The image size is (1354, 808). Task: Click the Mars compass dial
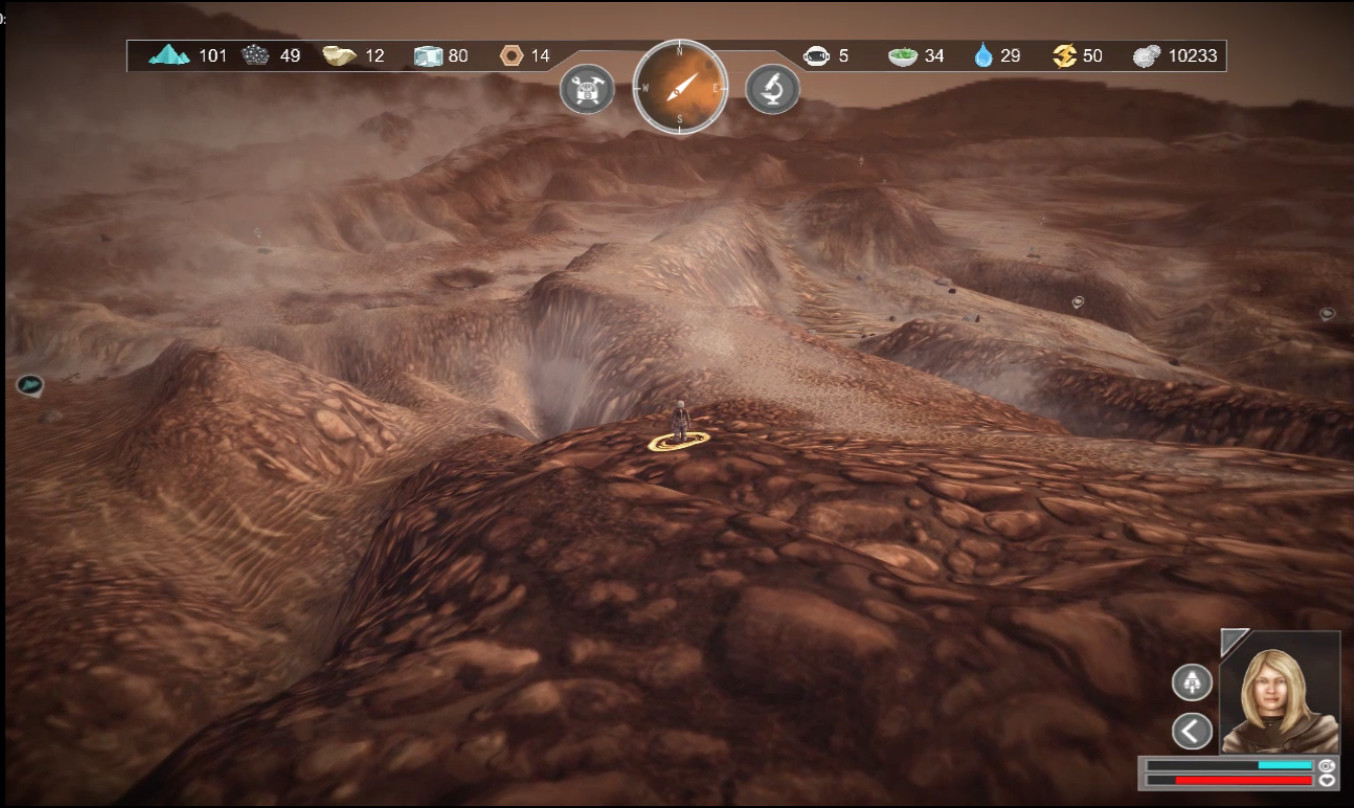680,88
